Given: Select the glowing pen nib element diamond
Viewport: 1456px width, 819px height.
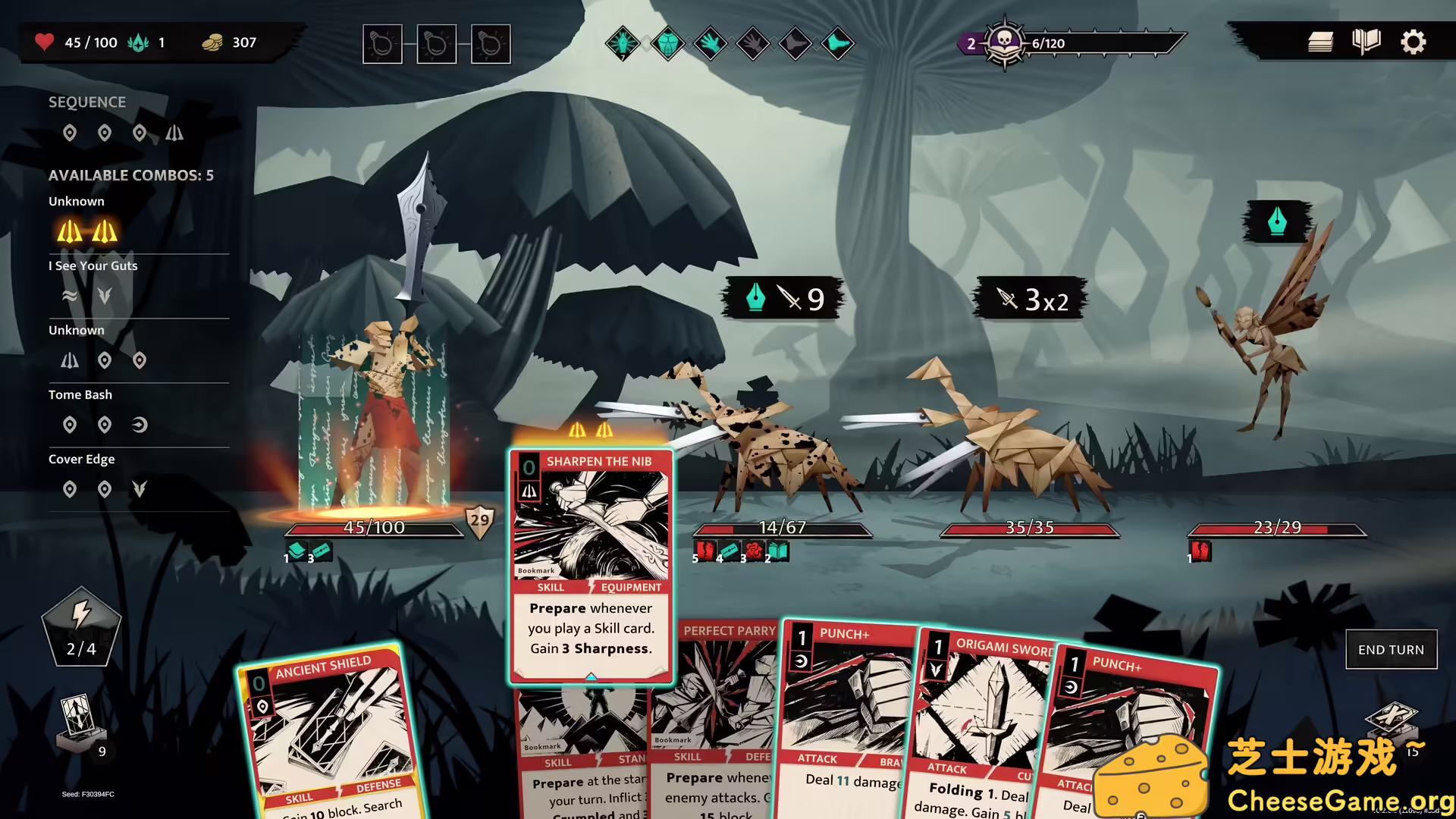Looking at the screenshot, I should [x=623, y=43].
